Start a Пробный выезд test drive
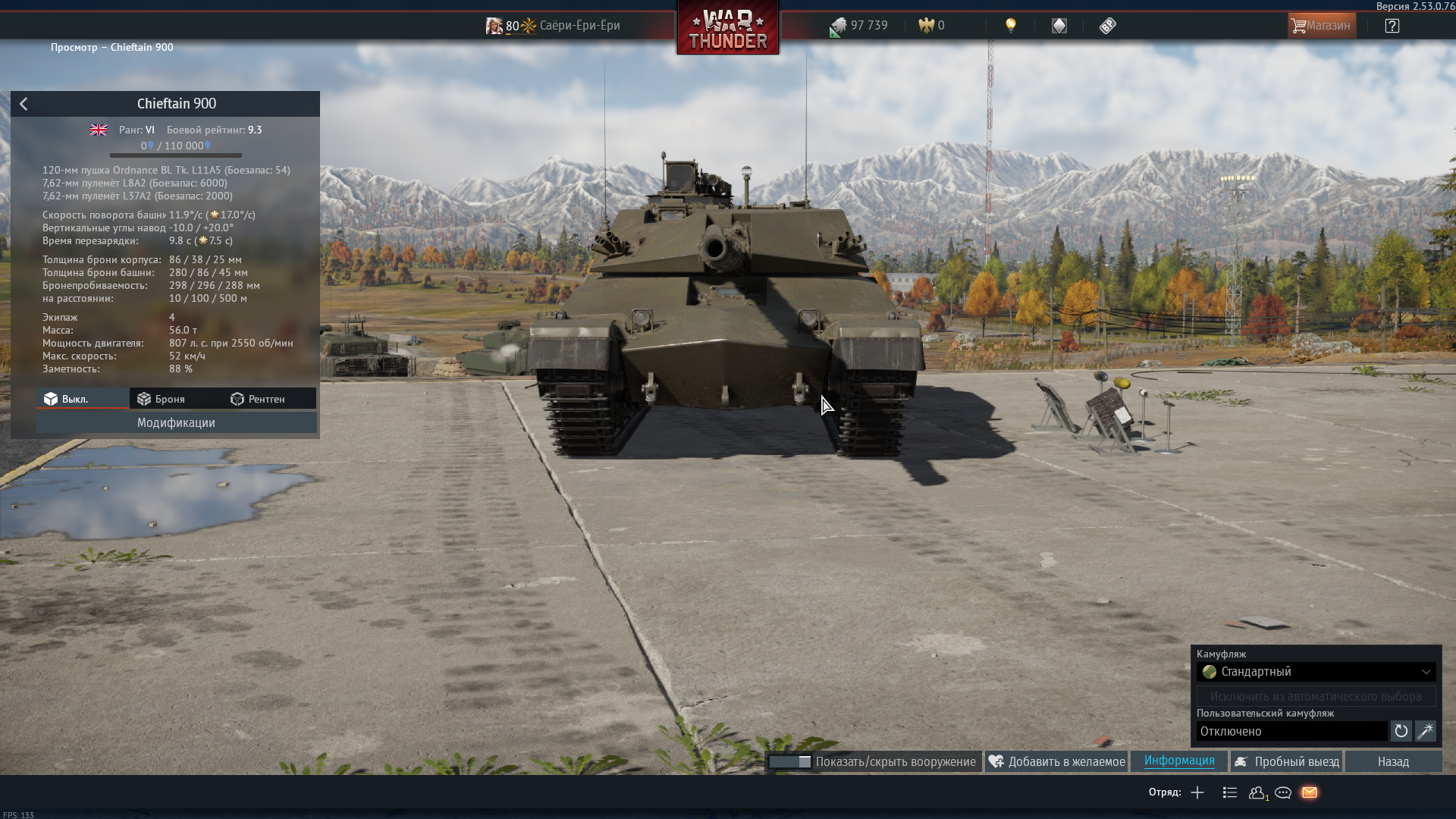This screenshot has height=819, width=1456. [x=1286, y=761]
